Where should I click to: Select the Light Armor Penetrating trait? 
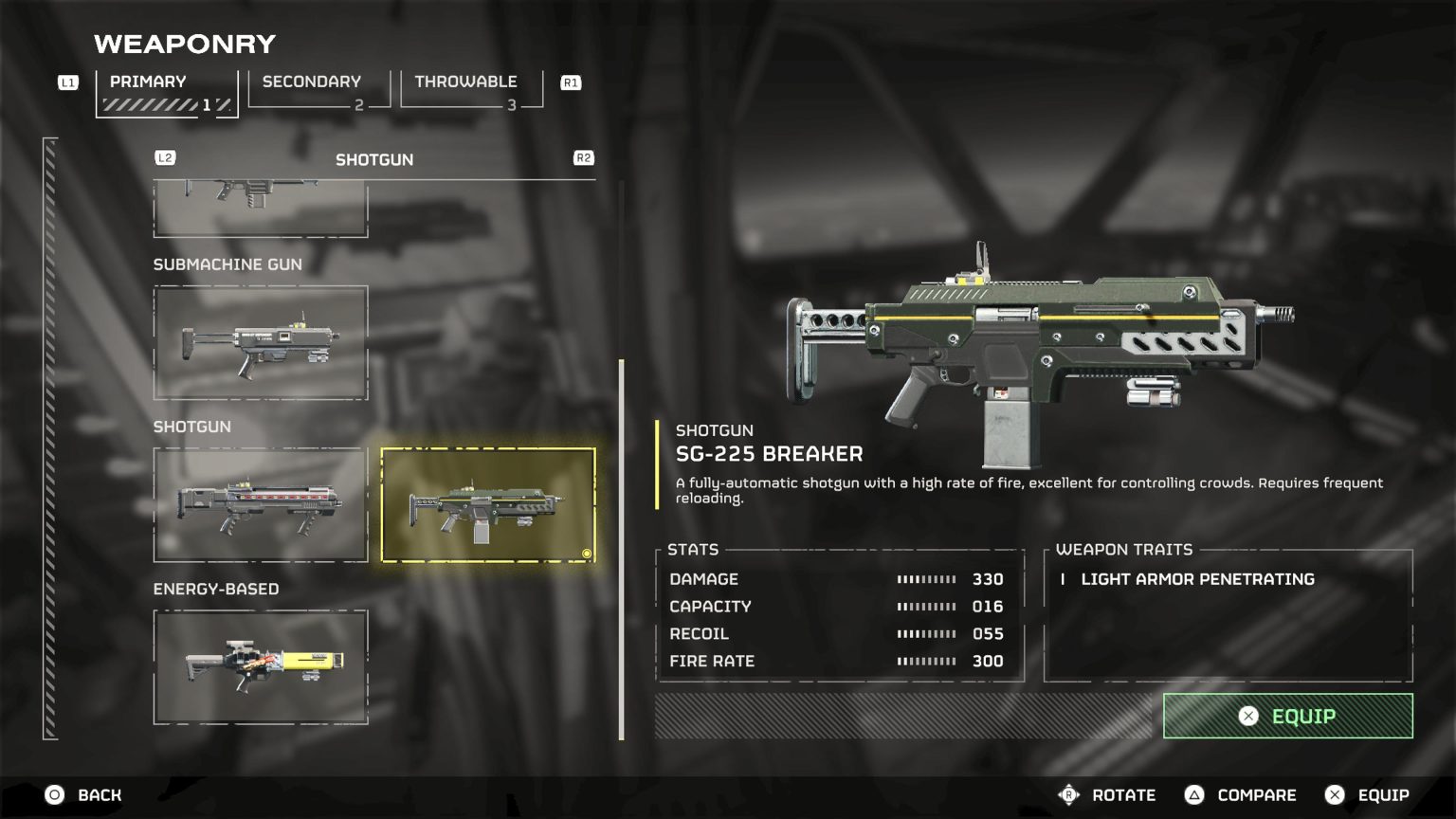click(x=1198, y=579)
